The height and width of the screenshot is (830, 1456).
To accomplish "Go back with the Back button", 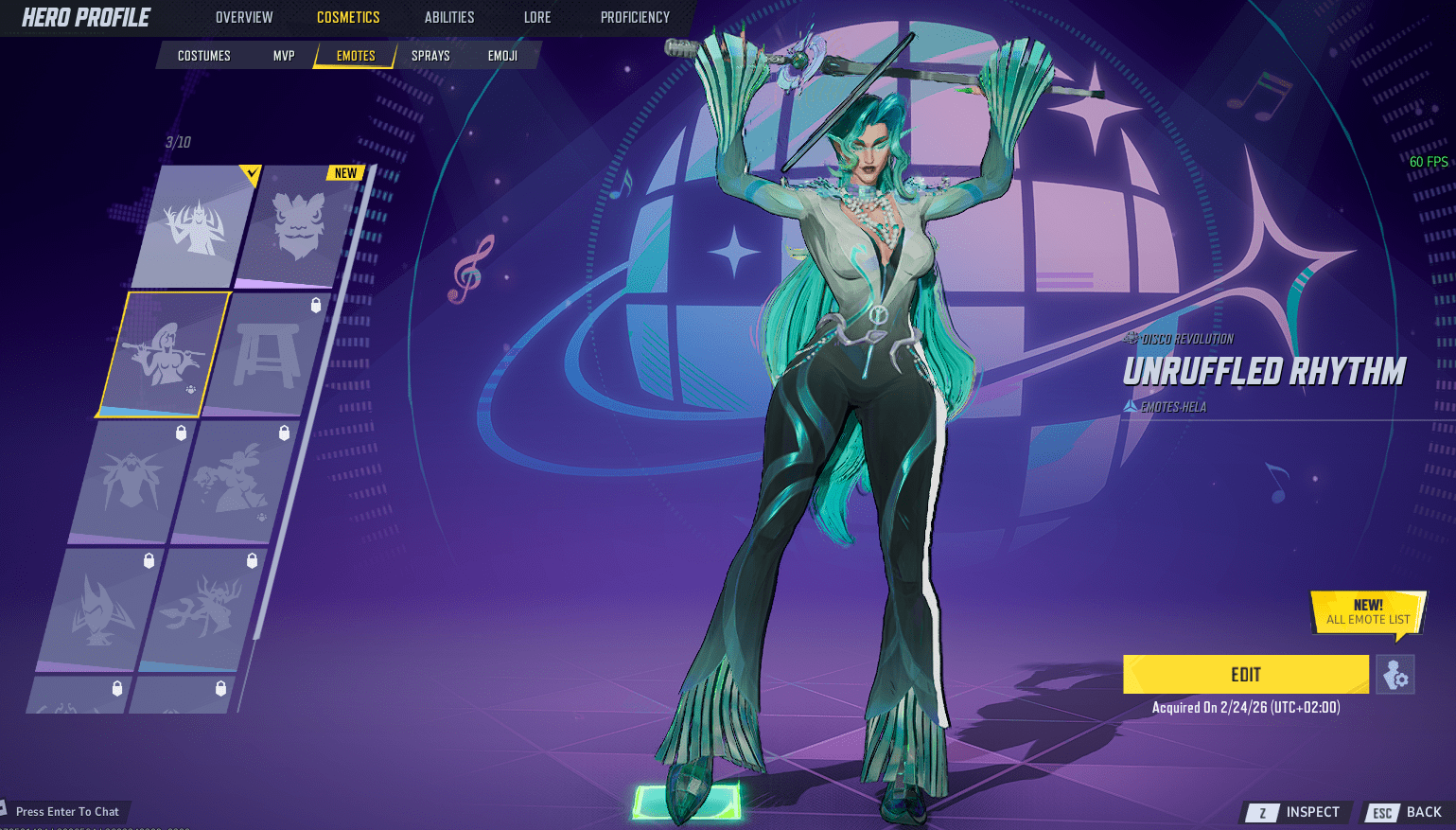I will pyautogui.click(x=1409, y=812).
